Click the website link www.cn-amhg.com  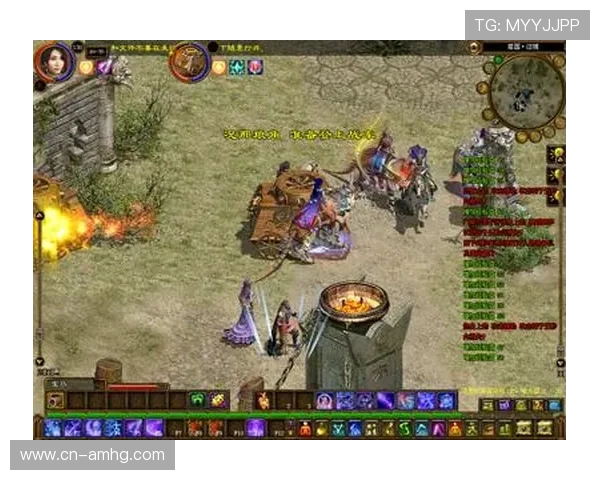coord(92,455)
